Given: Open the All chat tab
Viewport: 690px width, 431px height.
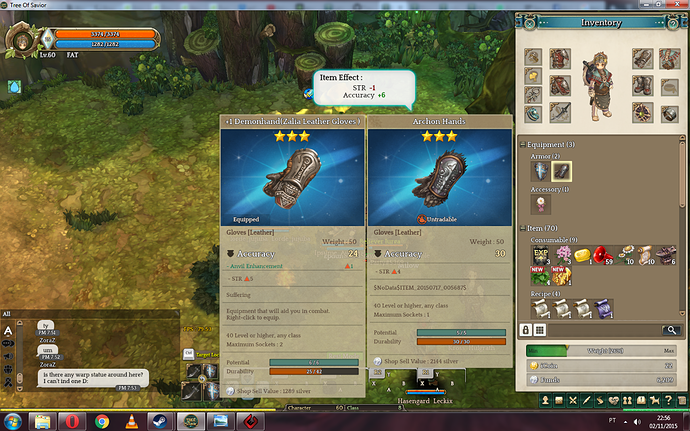Looking at the screenshot, I should [x=7, y=314].
